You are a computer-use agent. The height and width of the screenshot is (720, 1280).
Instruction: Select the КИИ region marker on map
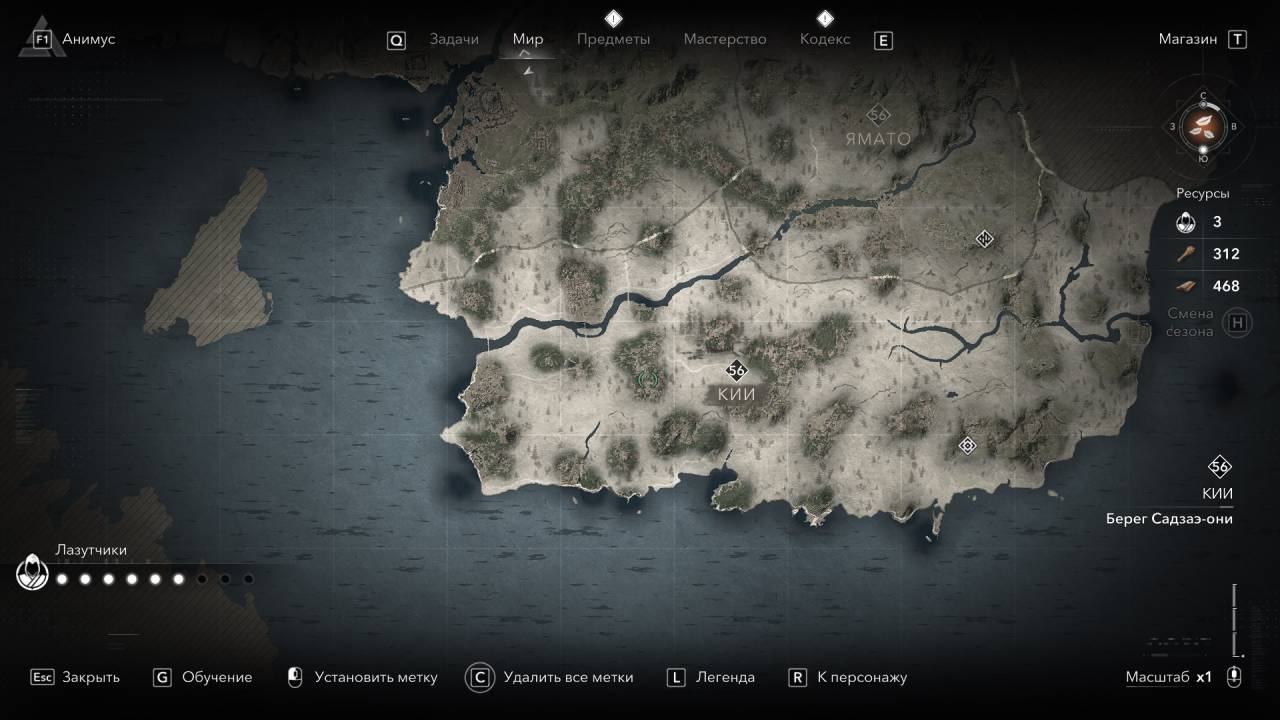(737, 372)
